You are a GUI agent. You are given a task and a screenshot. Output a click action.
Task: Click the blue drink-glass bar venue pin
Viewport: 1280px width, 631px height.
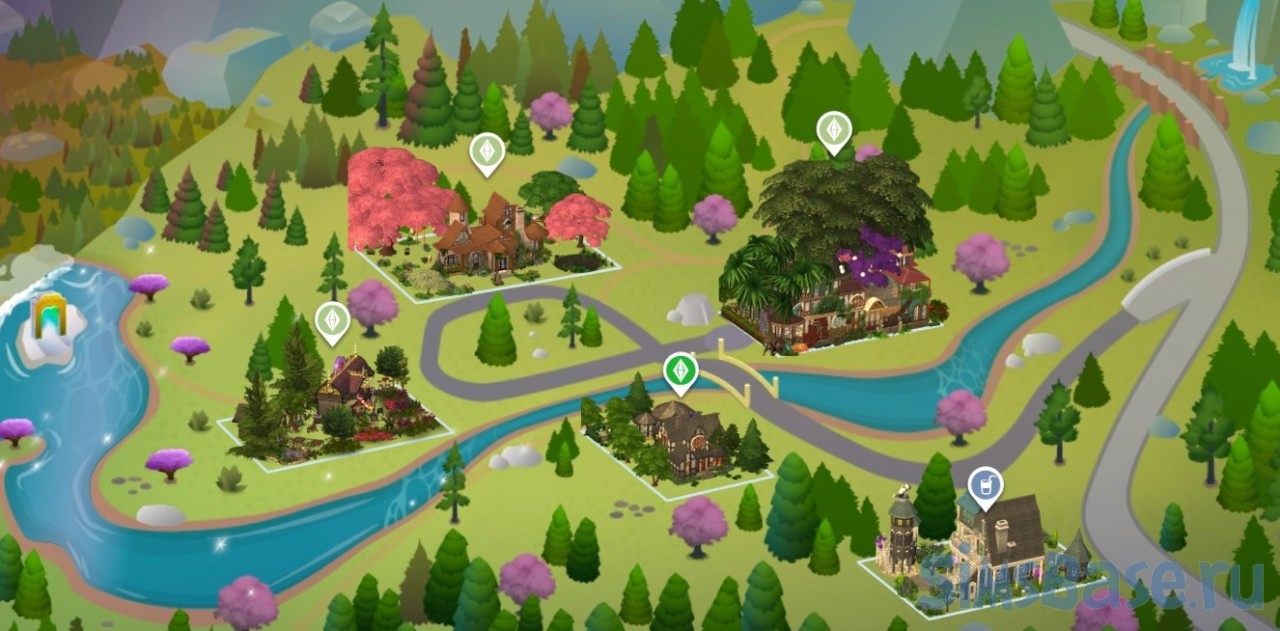[985, 486]
